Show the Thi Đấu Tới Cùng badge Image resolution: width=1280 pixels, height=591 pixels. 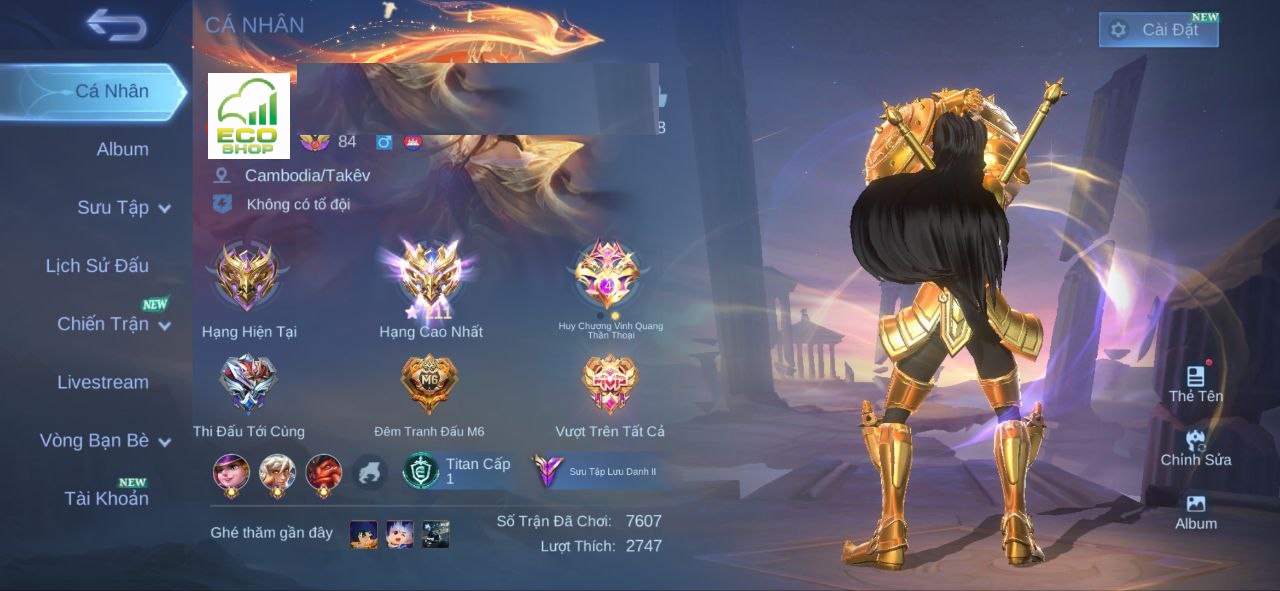[x=248, y=385]
